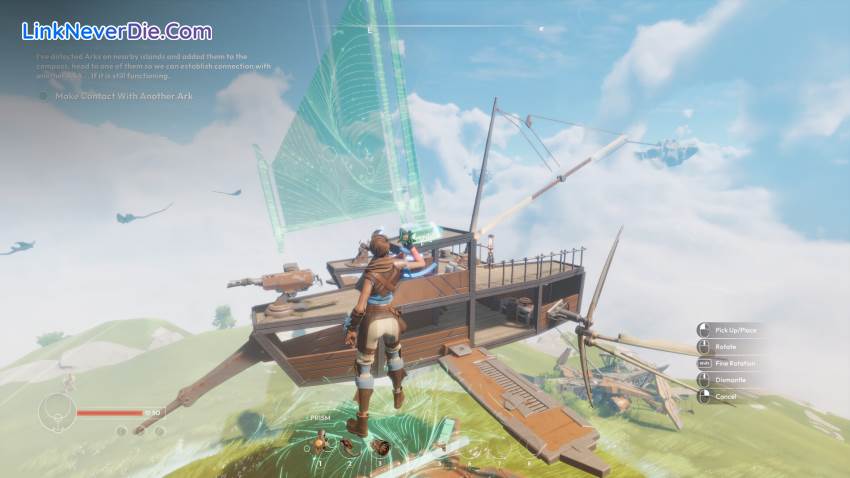Click the circular character portrait beside the health bar
The height and width of the screenshot is (478, 850).
click(56, 411)
